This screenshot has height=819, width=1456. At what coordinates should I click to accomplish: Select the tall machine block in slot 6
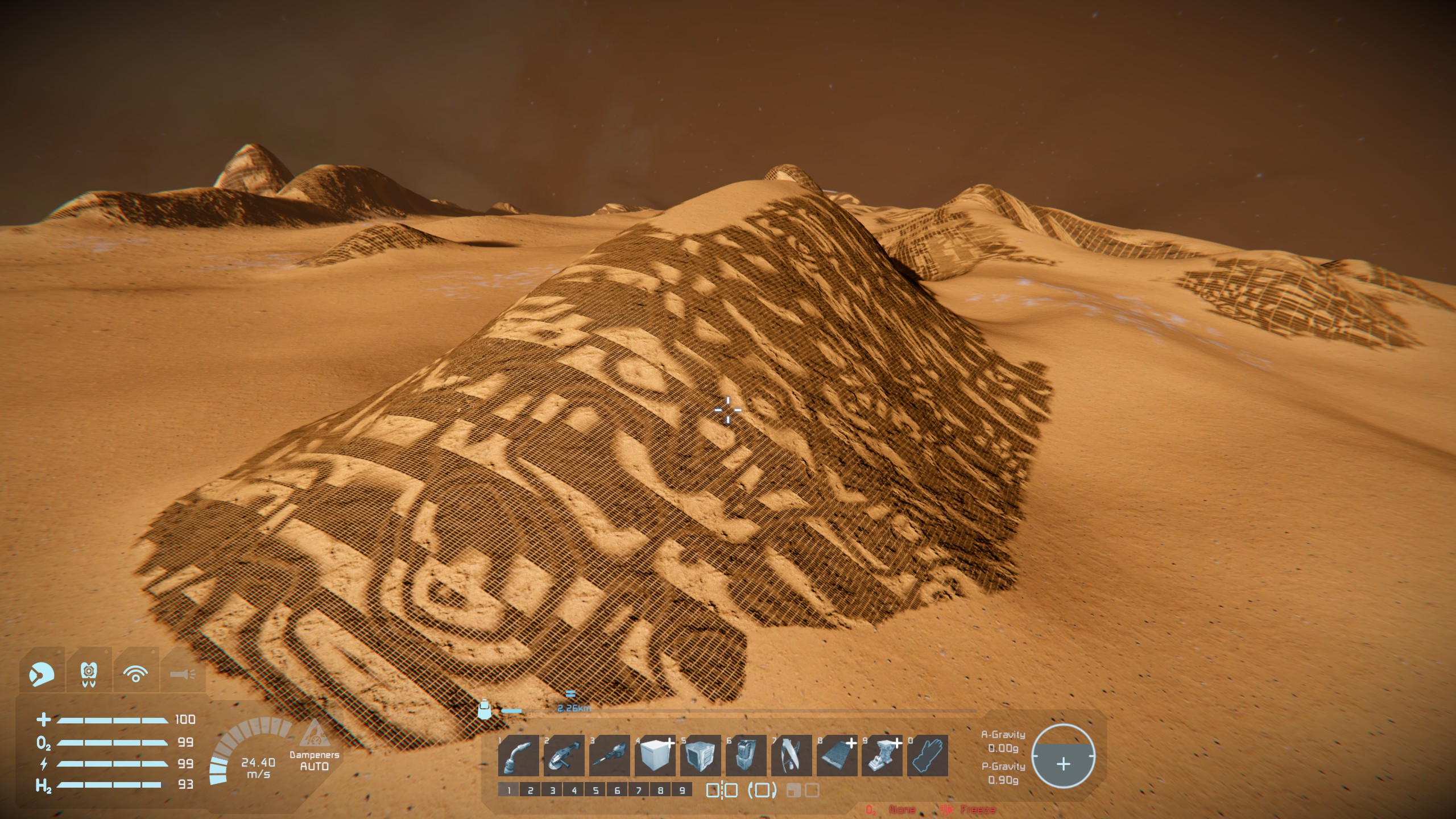coord(746,756)
